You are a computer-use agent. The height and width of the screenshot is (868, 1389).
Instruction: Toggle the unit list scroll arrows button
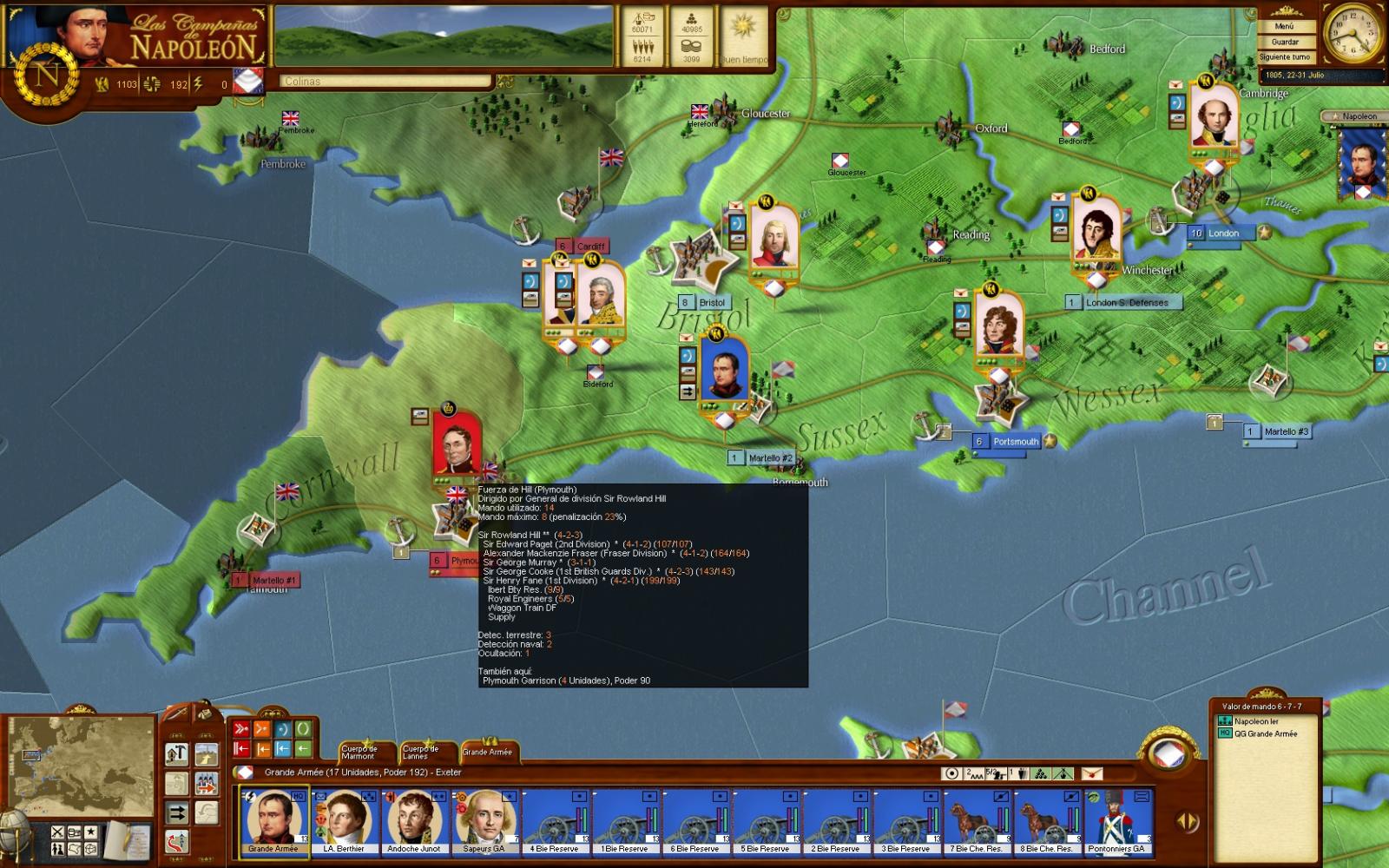click(x=1188, y=820)
